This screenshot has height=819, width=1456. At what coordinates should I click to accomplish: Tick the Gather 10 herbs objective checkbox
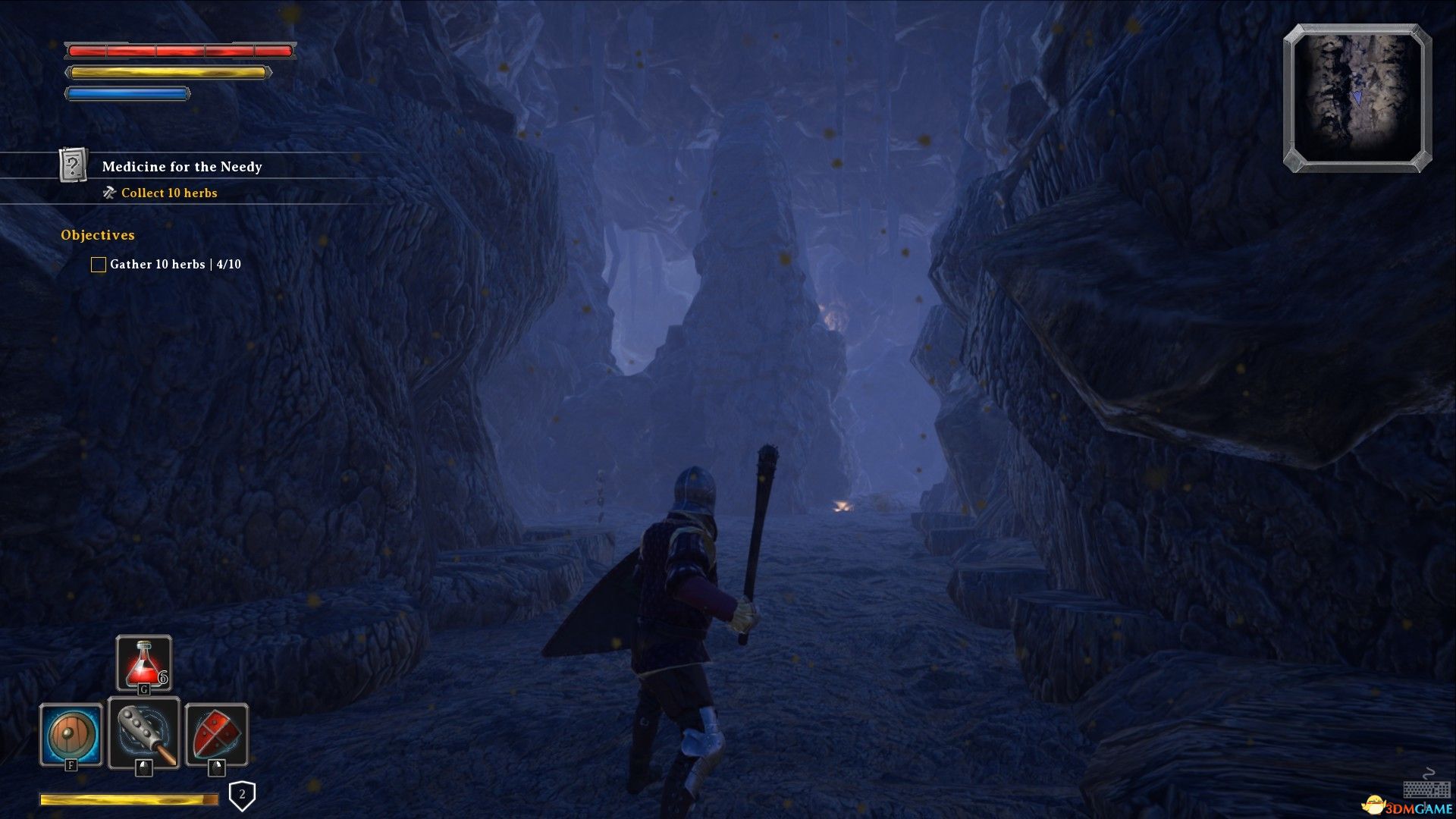point(99,265)
